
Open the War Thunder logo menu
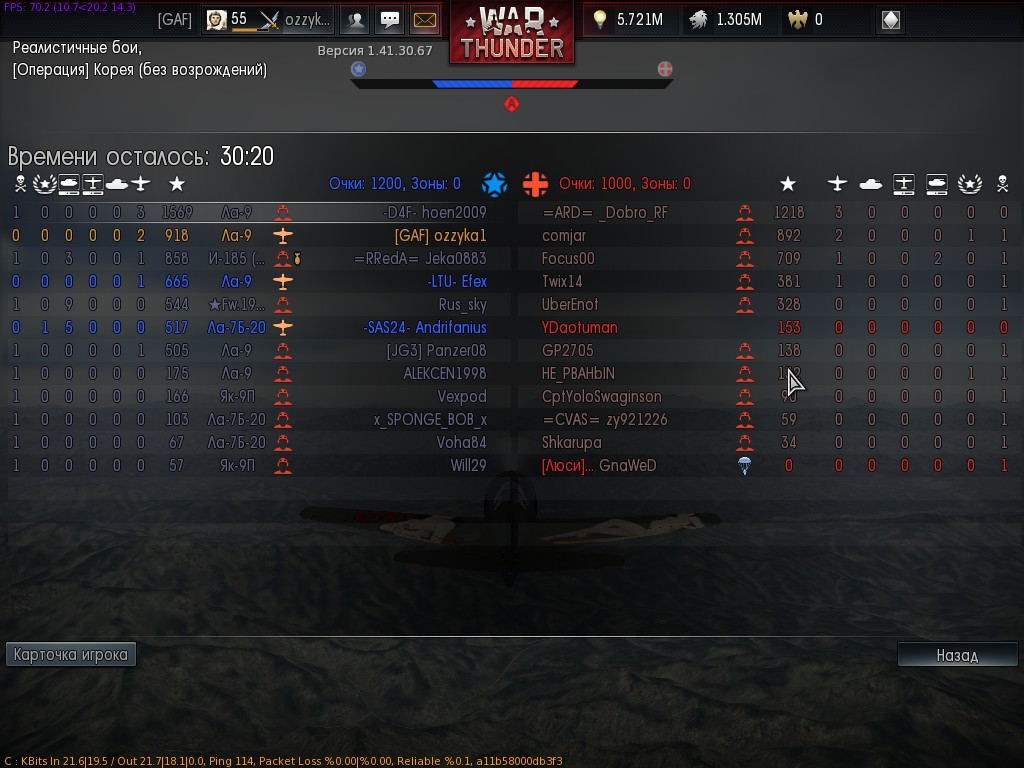pyautogui.click(x=512, y=33)
